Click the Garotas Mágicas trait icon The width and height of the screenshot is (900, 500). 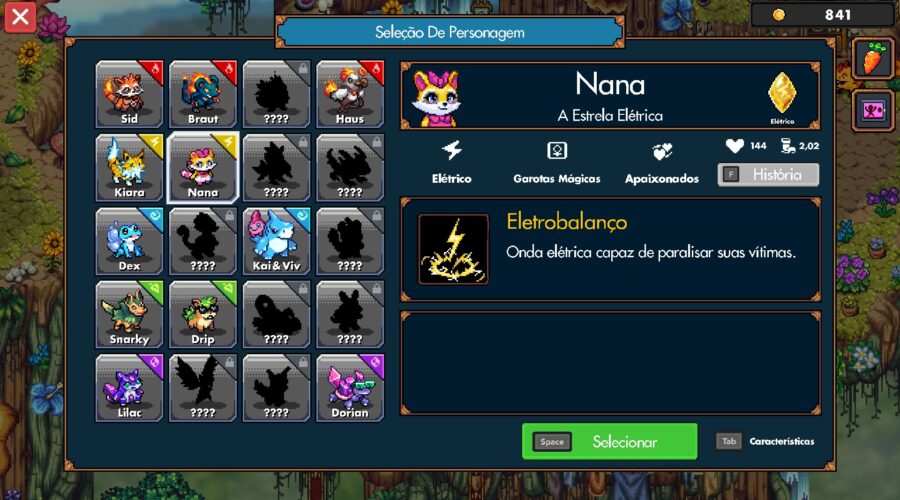click(x=557, y=152)
